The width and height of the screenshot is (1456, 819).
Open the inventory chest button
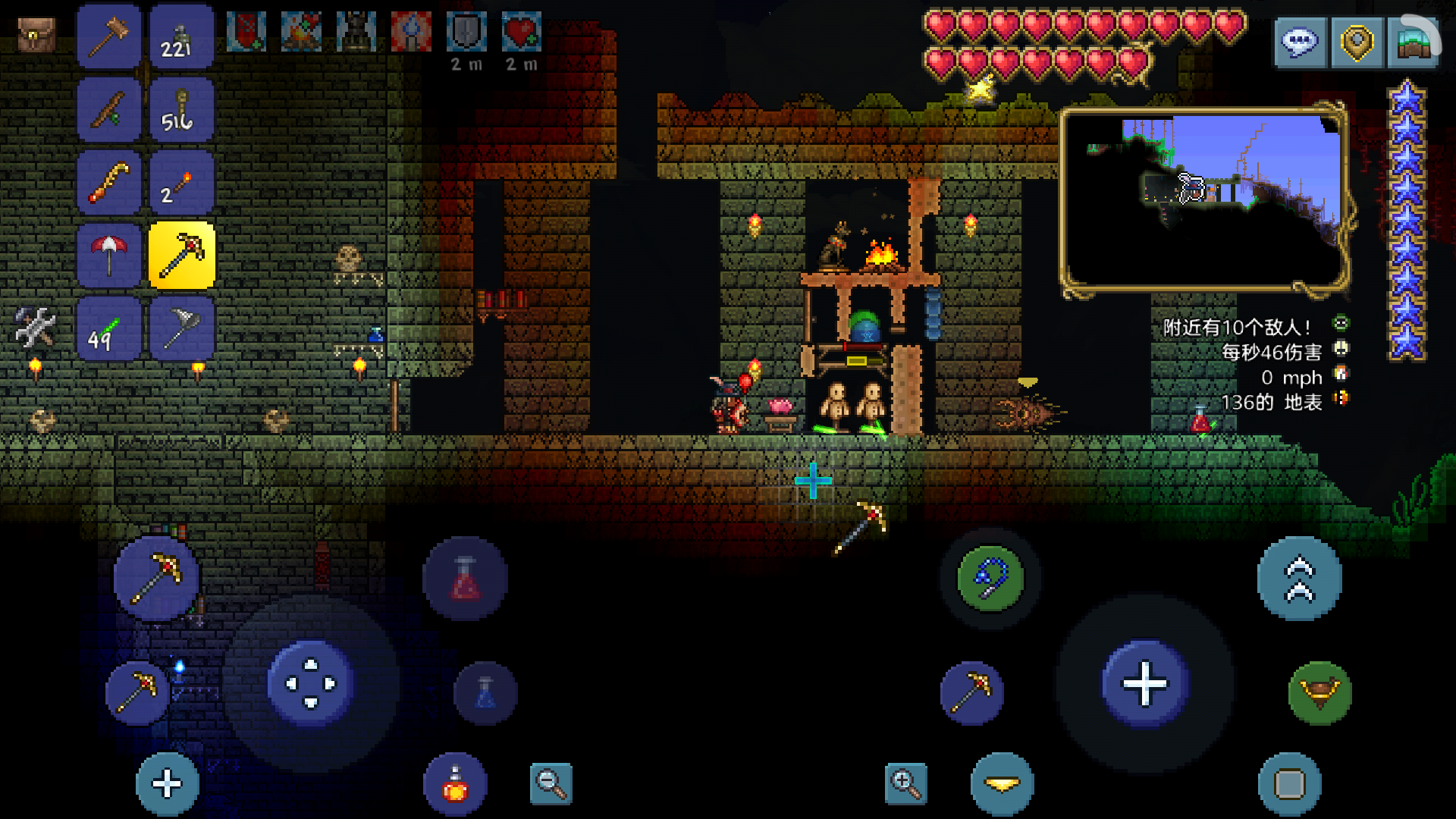[x=36, y=34]
